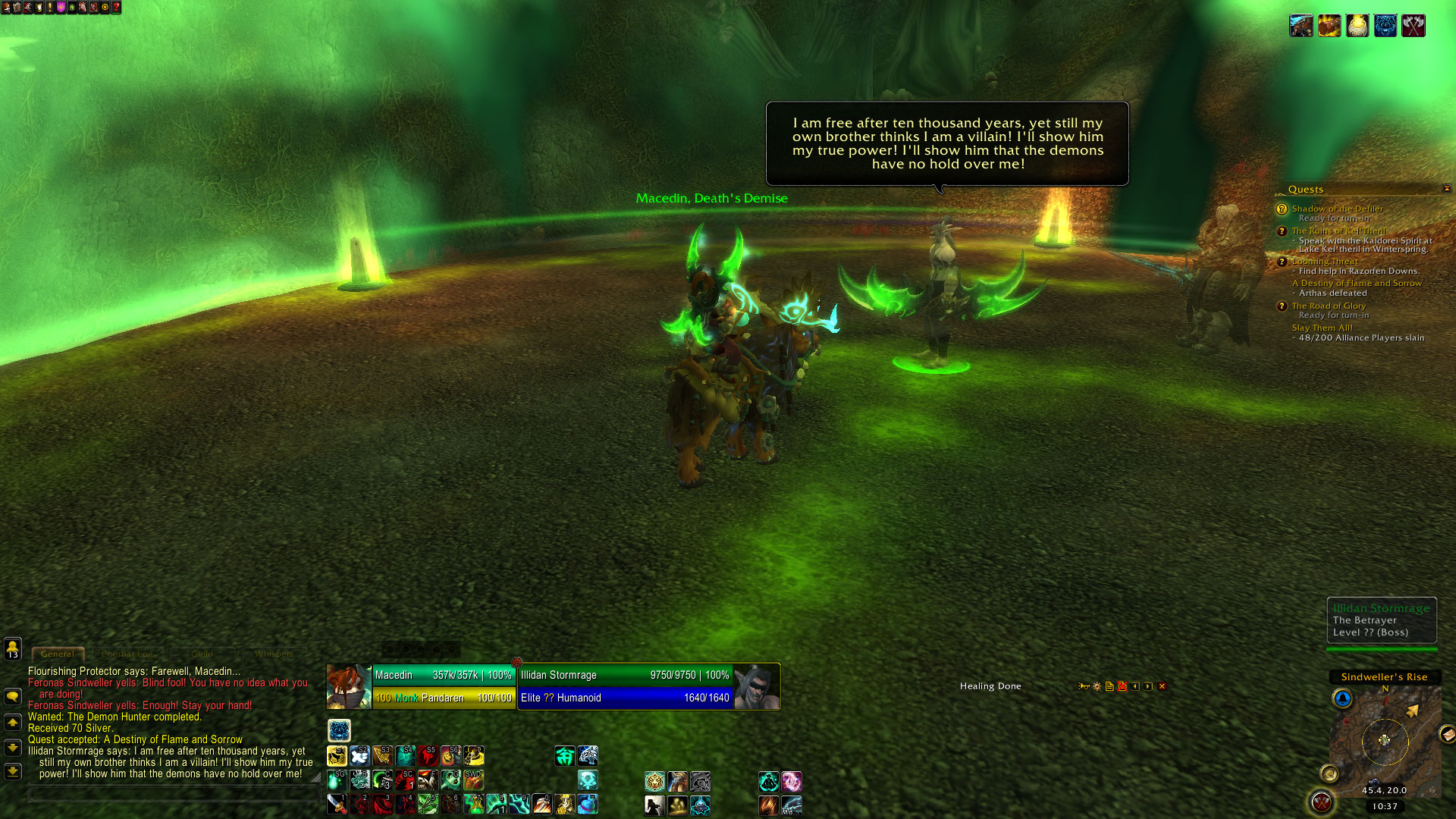The height and width of the screenshot is (819, 1456).
Task: Switch to the Combat Log tab
Action: pyautogui.click(x=127, y=654)
